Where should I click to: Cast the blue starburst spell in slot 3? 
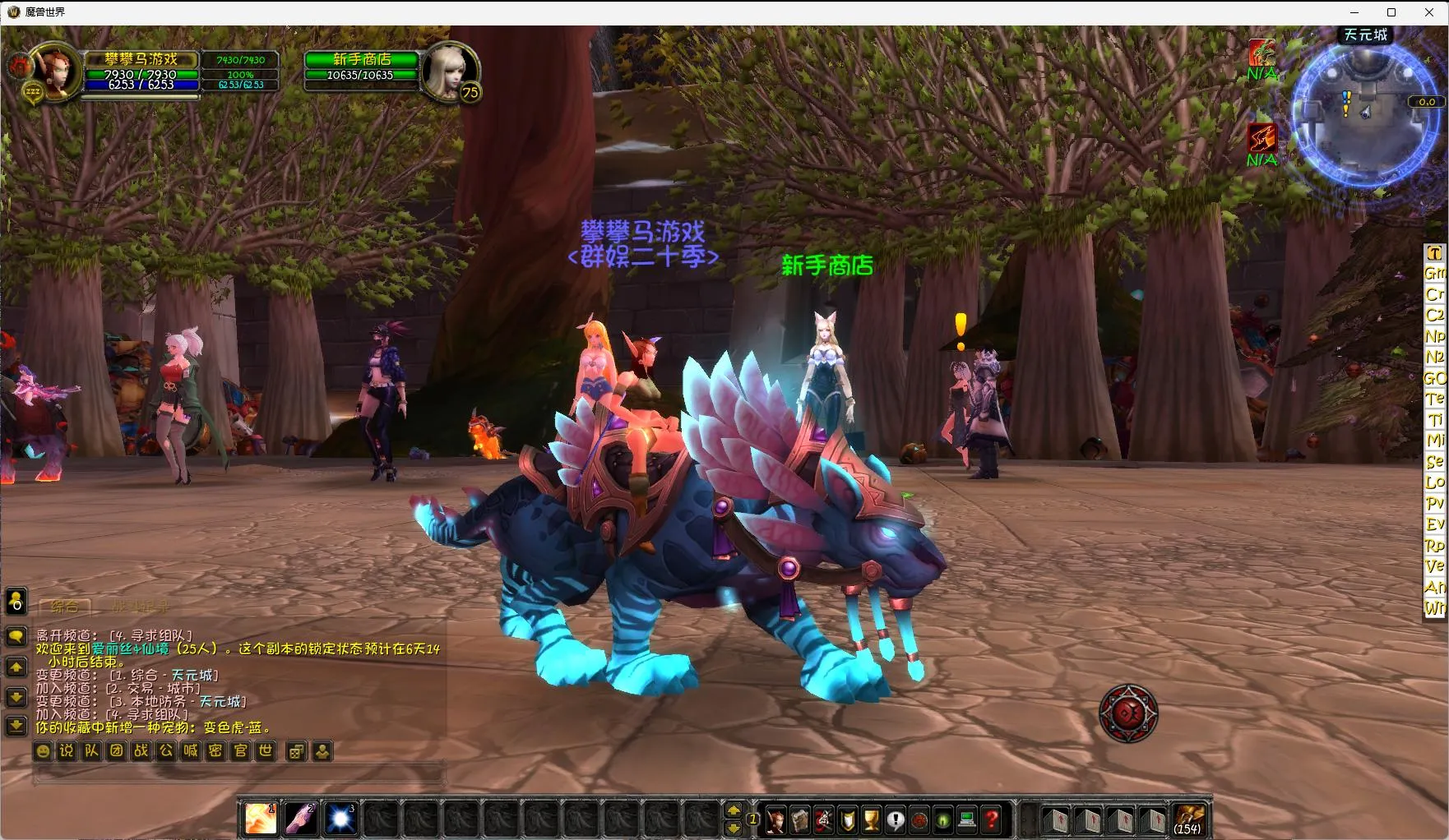(x=340, y=819)
